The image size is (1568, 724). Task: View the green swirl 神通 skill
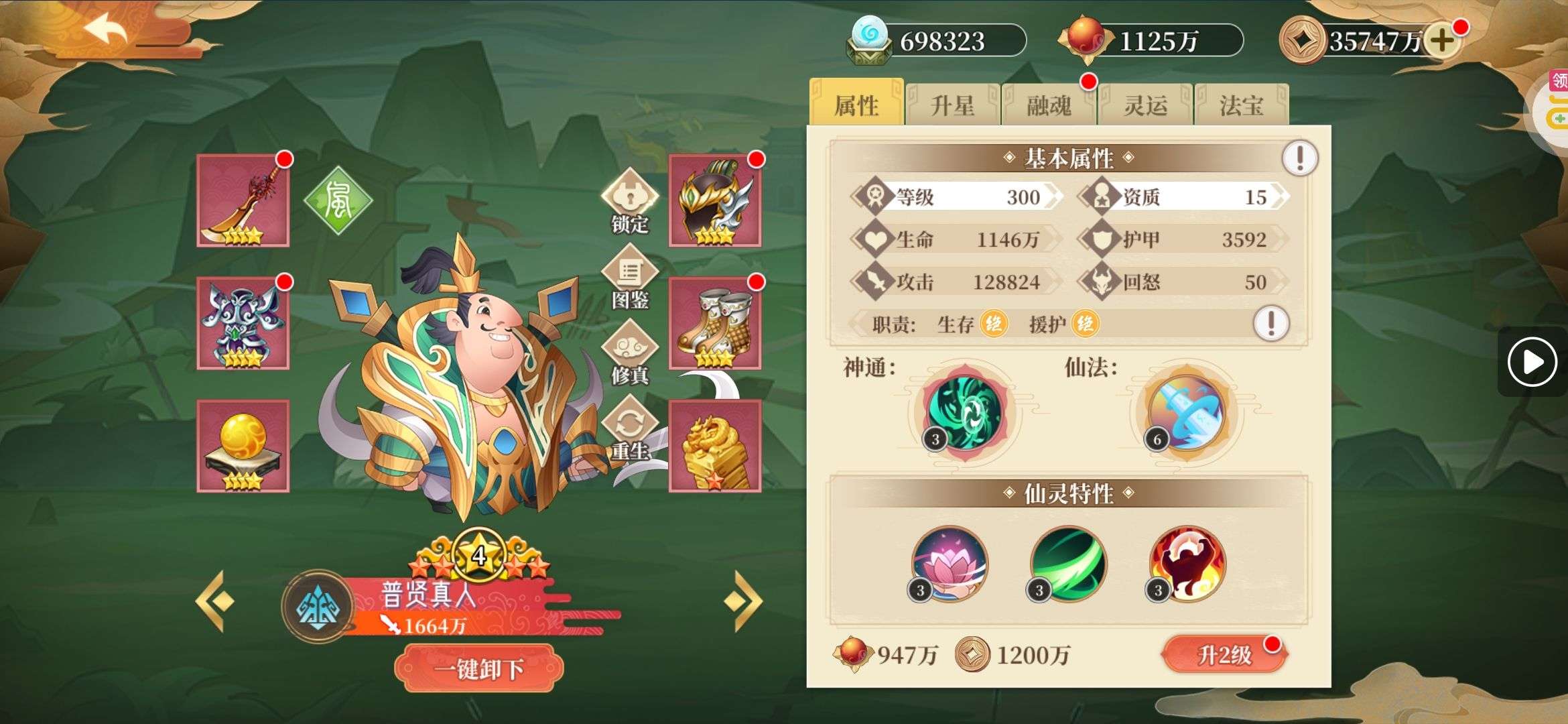coord(964,411)
